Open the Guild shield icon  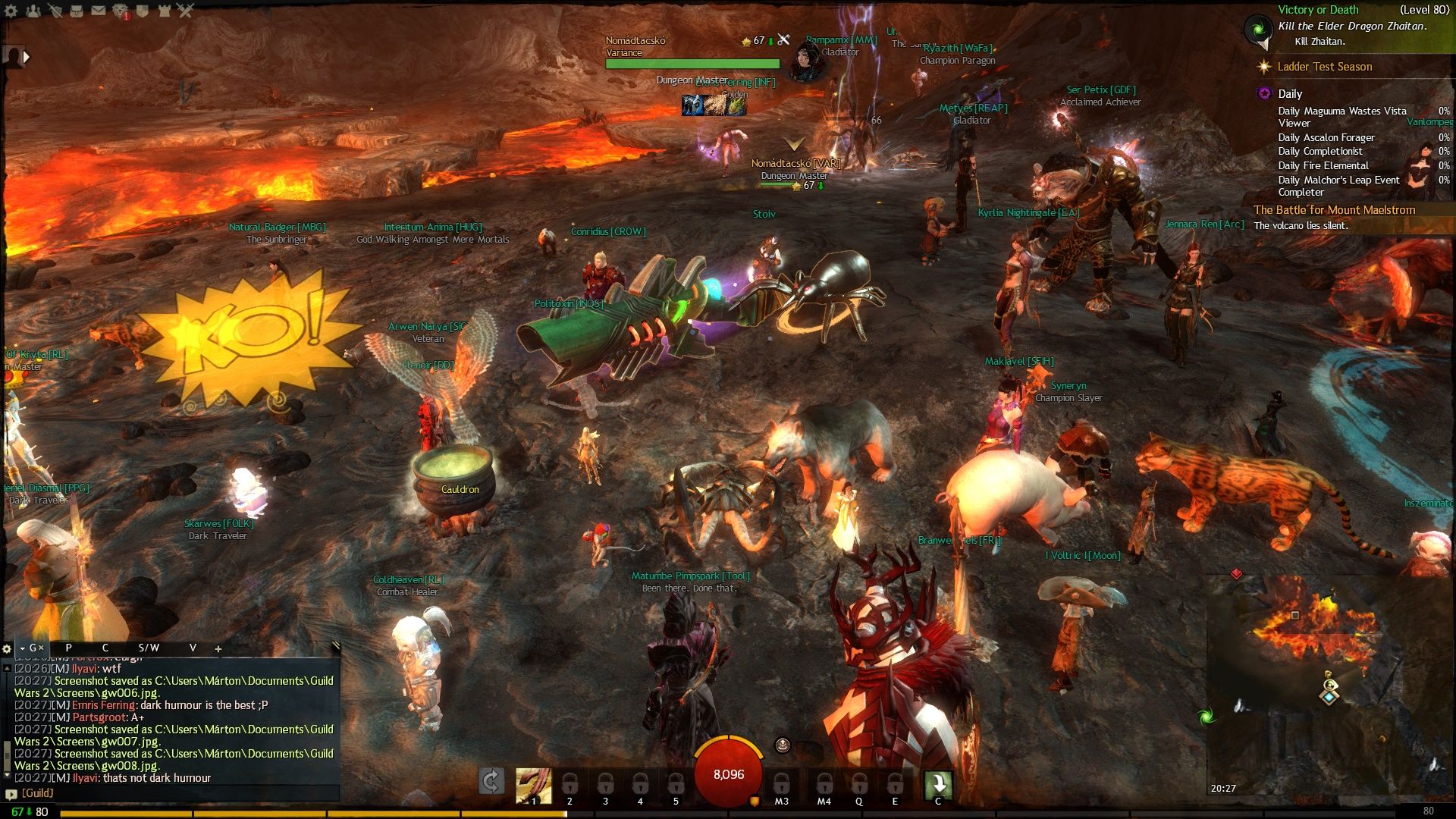coord(143,11)
